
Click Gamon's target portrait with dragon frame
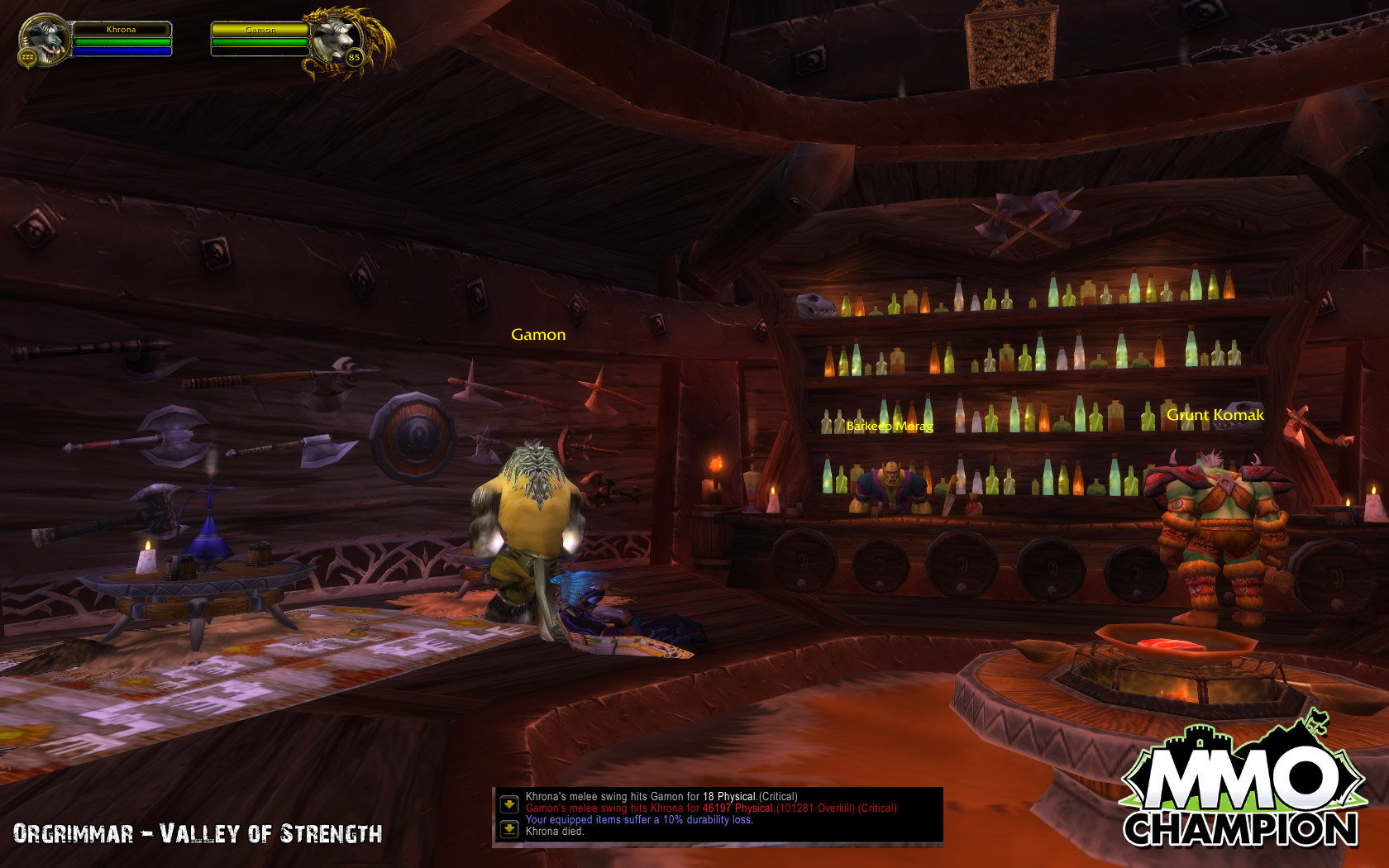[339, 40]
